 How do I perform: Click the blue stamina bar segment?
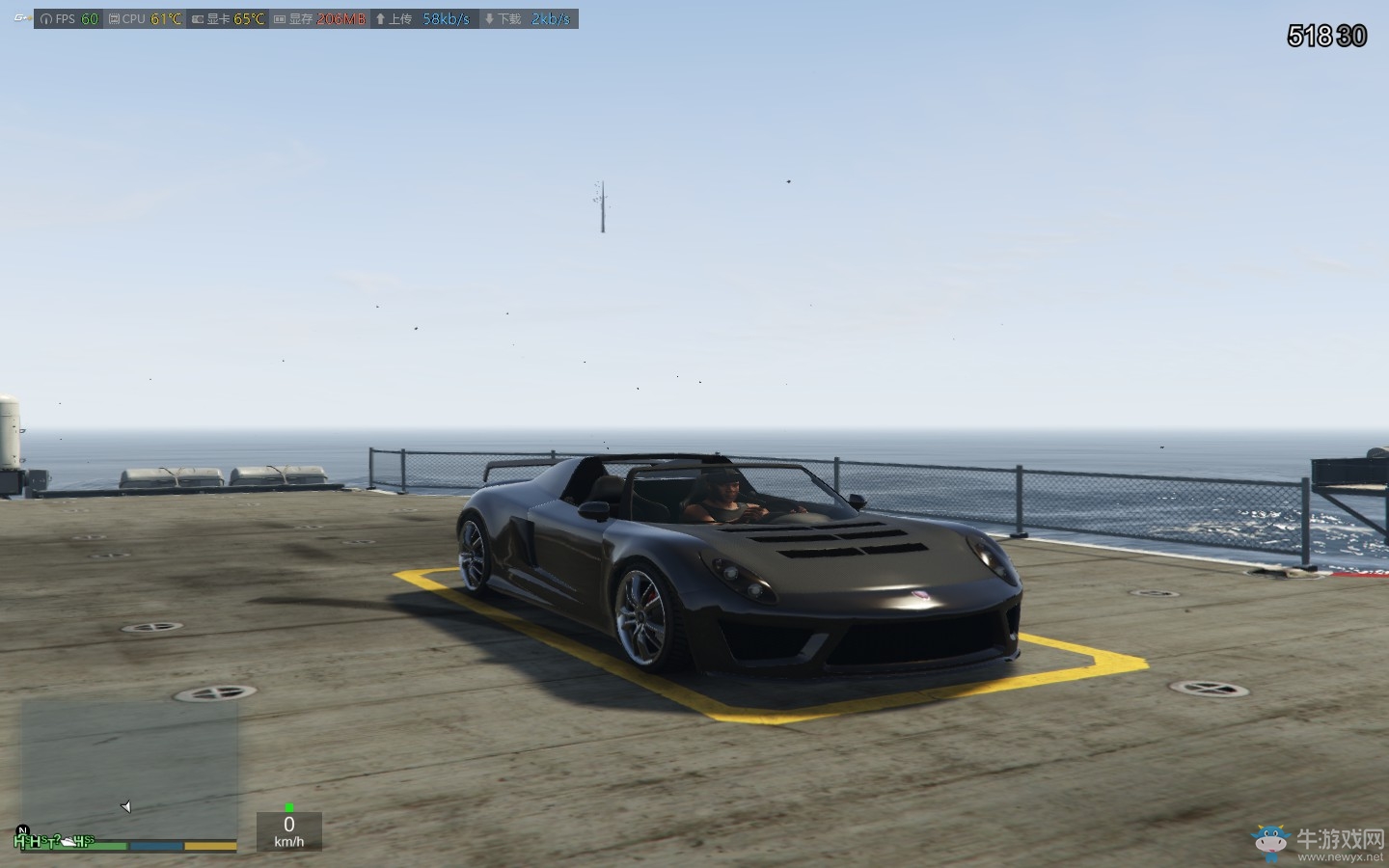pyautogui.click(x=156, y=844)
